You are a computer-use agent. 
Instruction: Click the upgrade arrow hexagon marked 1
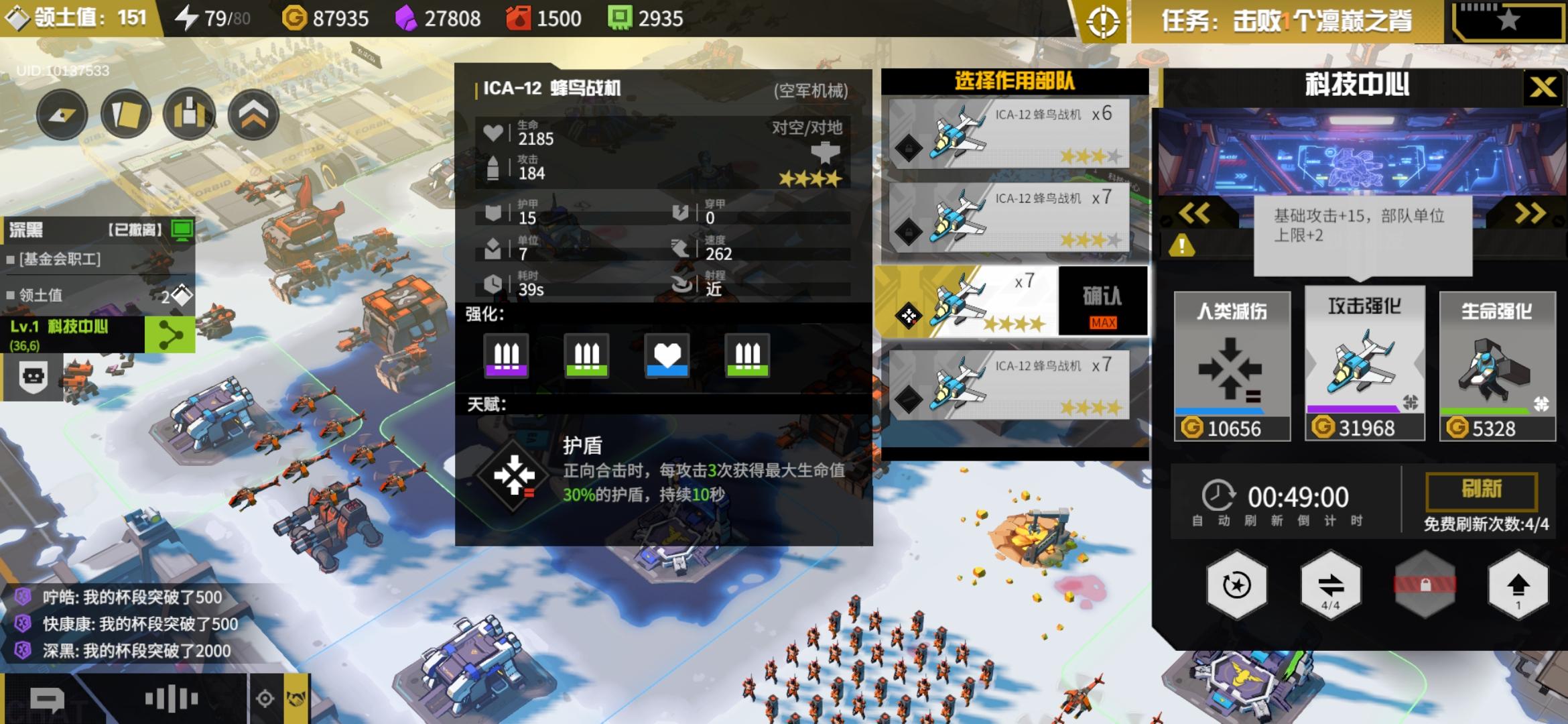pyautogui.click(x=1520, y=585)
